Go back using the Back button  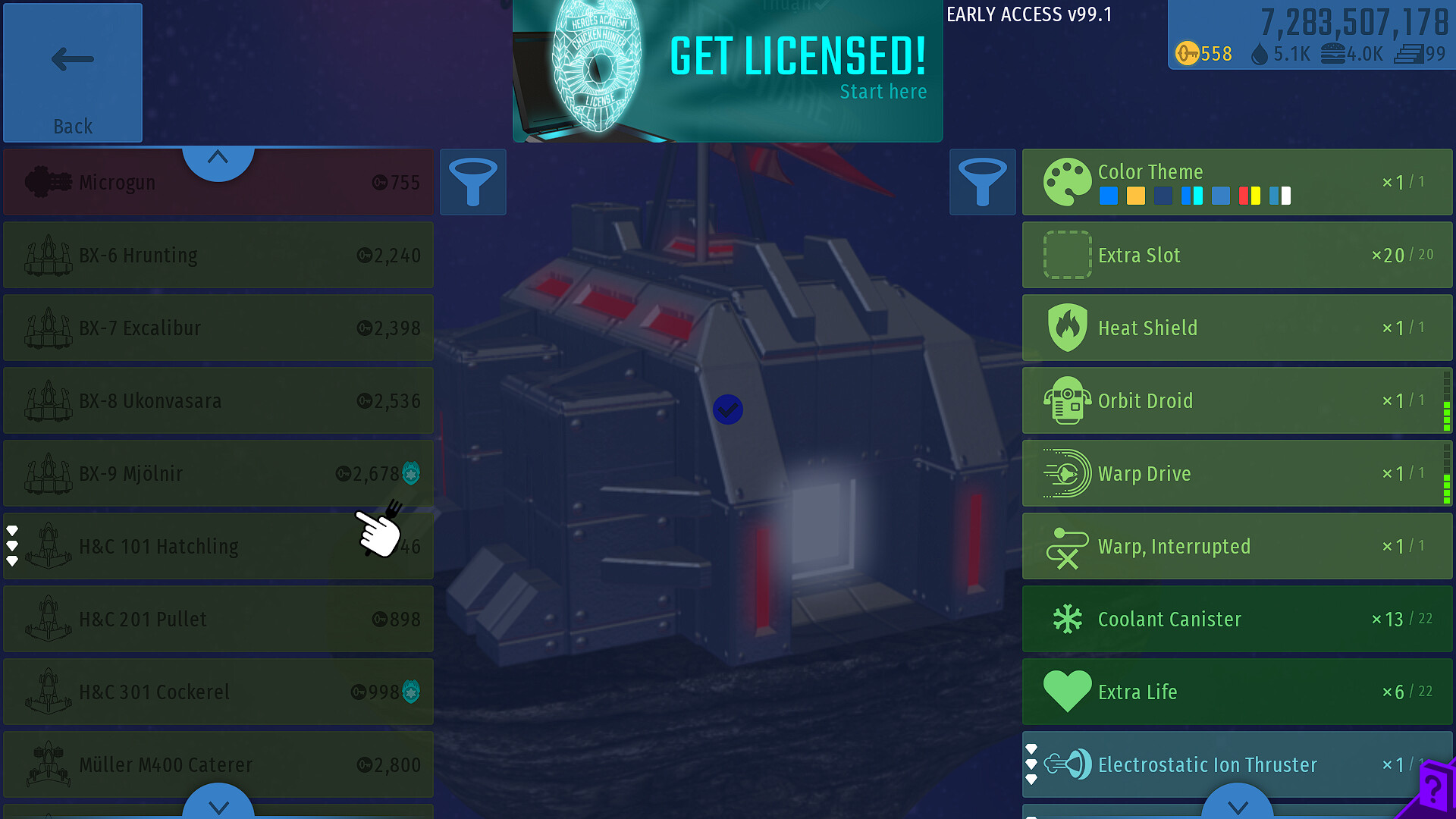(x=73, y=73)
